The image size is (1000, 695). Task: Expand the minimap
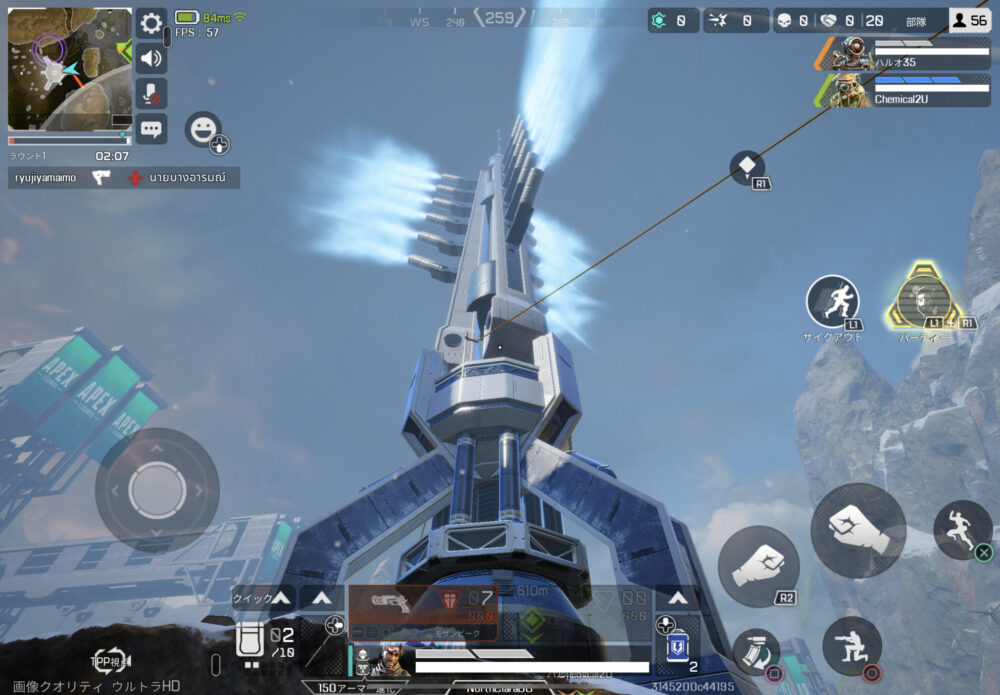click(x=69, y=69)
